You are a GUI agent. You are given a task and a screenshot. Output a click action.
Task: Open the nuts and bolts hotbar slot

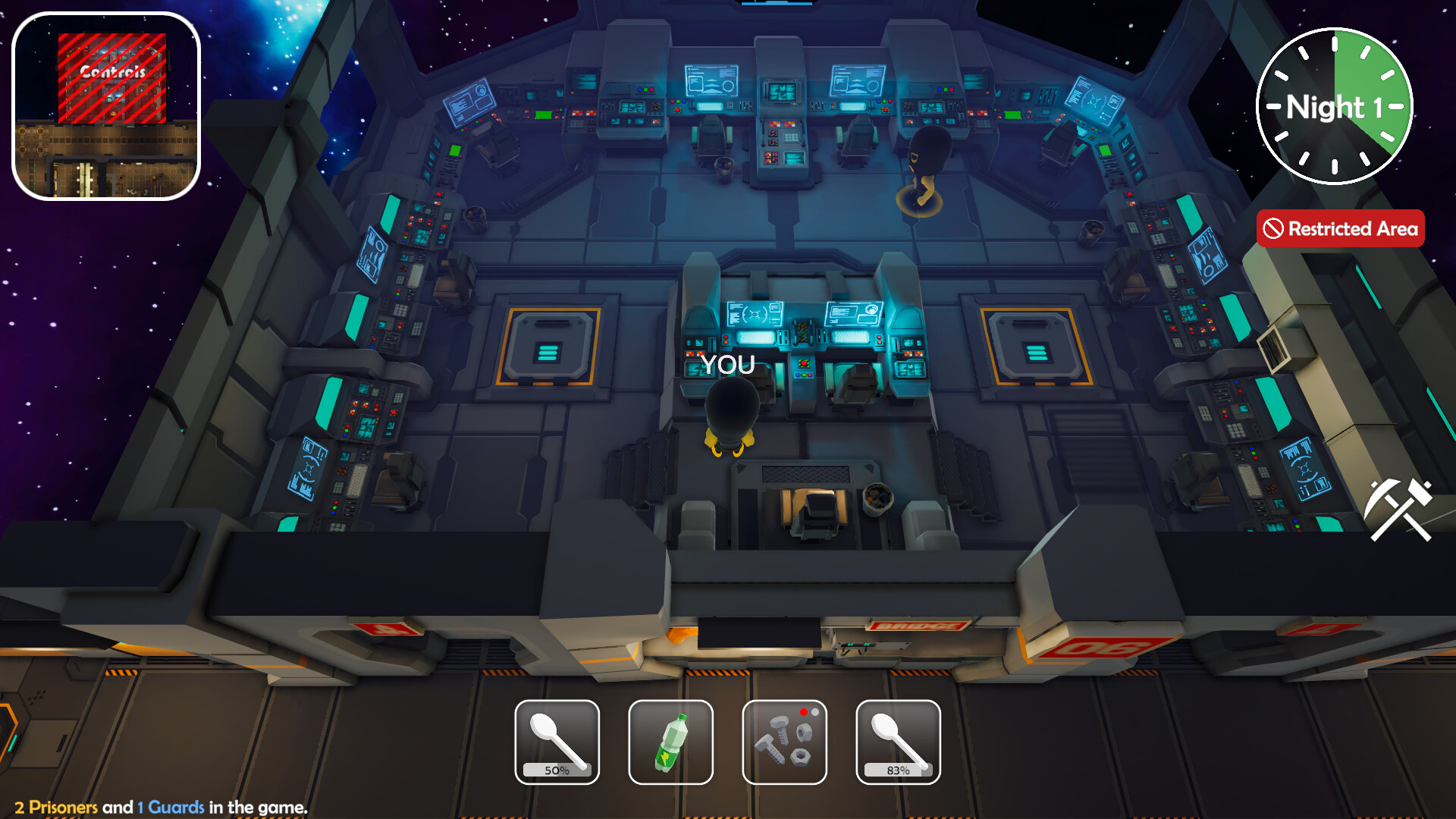pyautogui.click(x=783, y=743)
